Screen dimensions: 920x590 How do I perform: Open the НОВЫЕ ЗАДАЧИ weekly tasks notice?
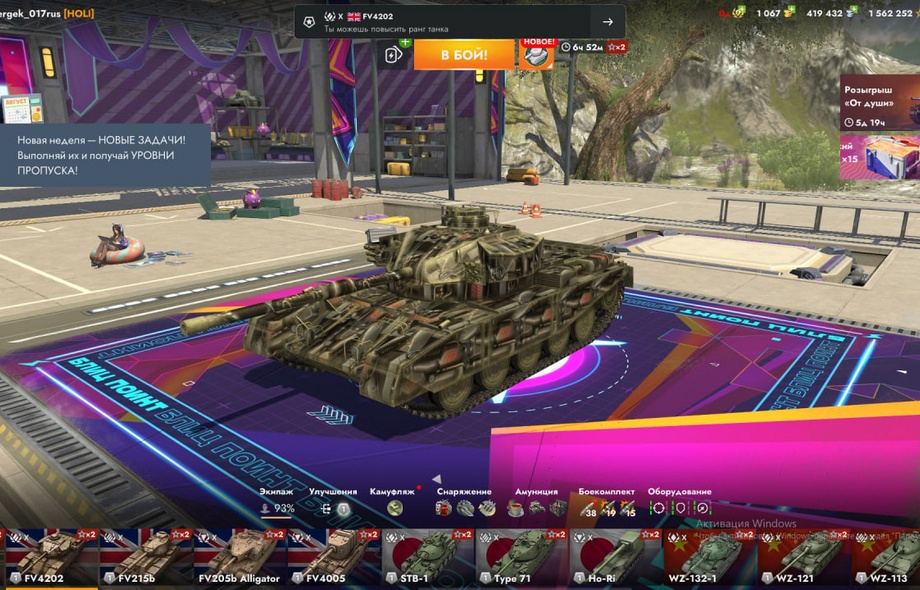tap(105, 155)
